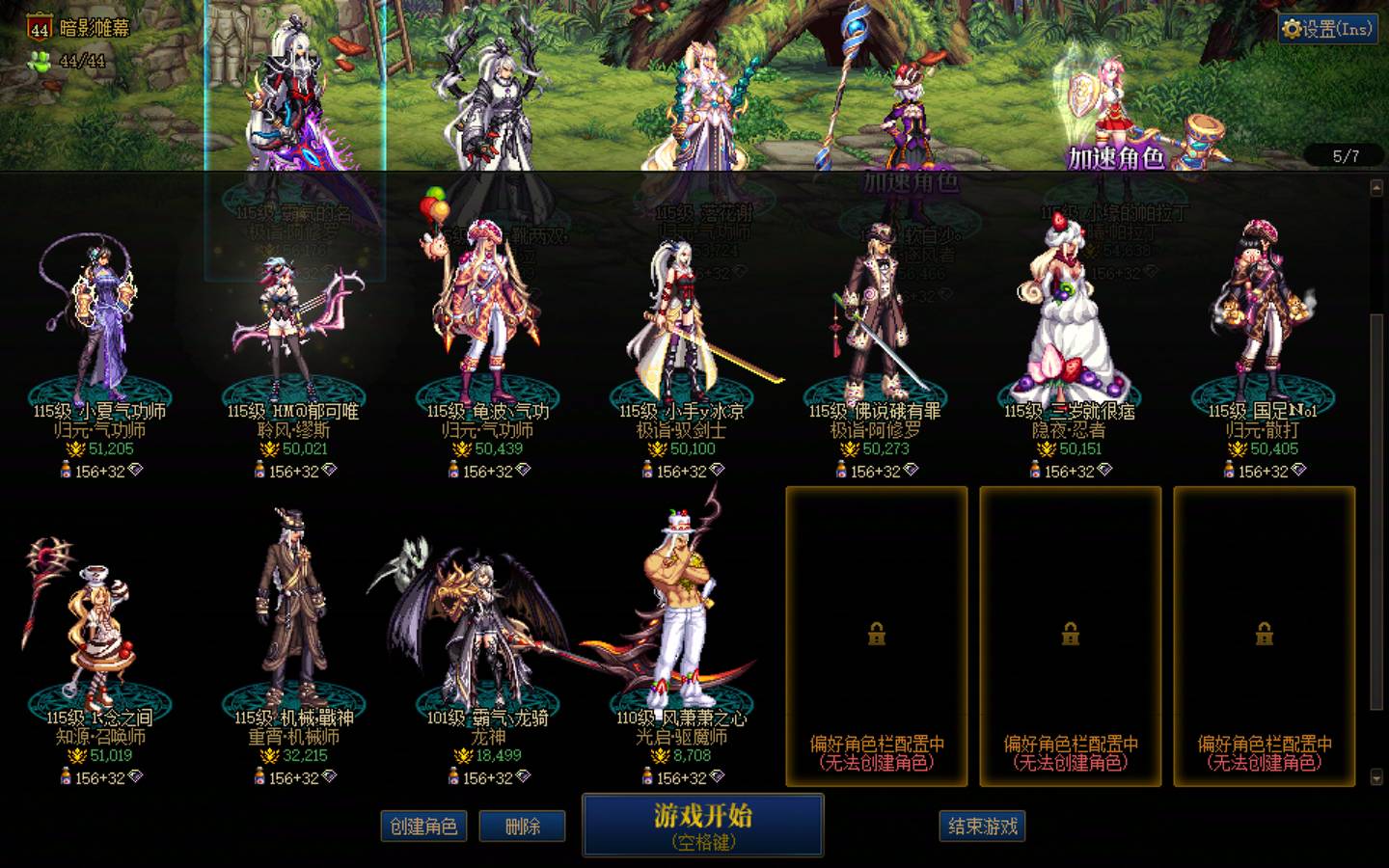Open 创建角色 character creation
Viewport: 1389px width, 868px height.
pyautogui.click(x=424, y=827)
